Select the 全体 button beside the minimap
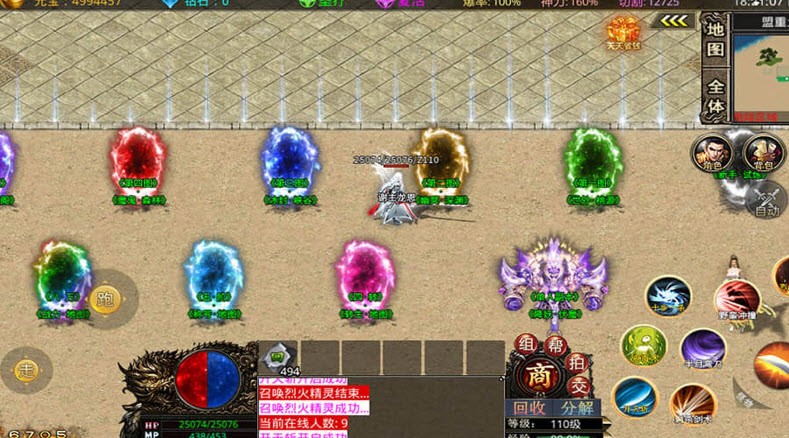Screen dimensions: 789x438 coord(715,94)
